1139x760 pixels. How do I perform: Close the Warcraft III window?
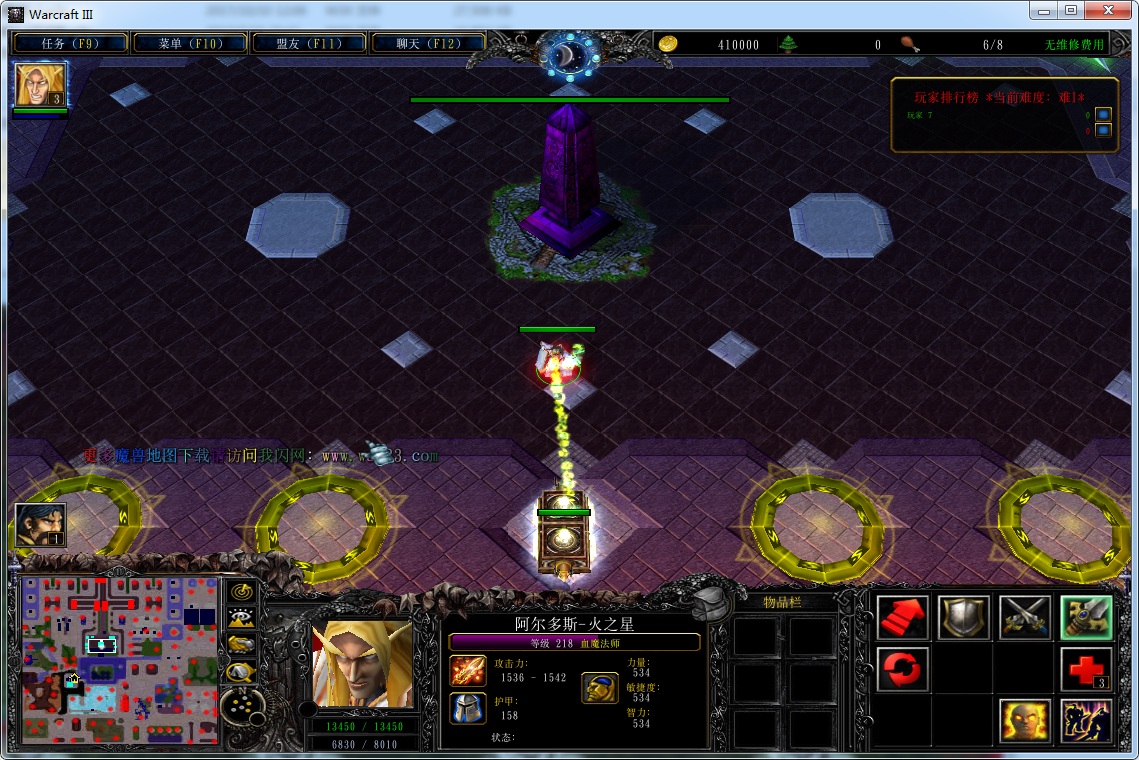point(1108,11)
